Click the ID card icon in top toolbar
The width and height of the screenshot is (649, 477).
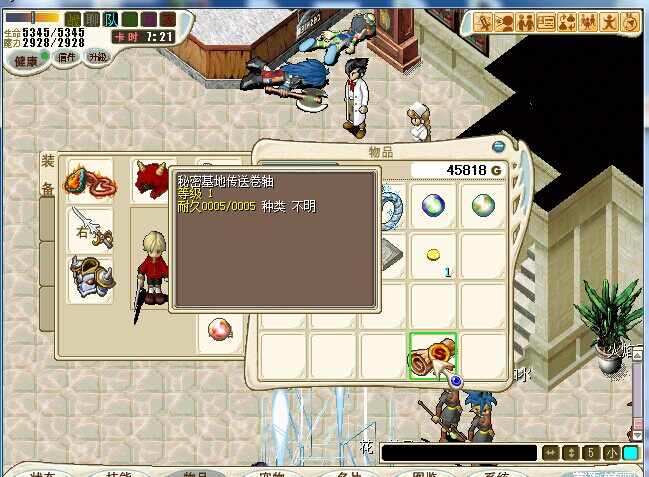point(549,22)
